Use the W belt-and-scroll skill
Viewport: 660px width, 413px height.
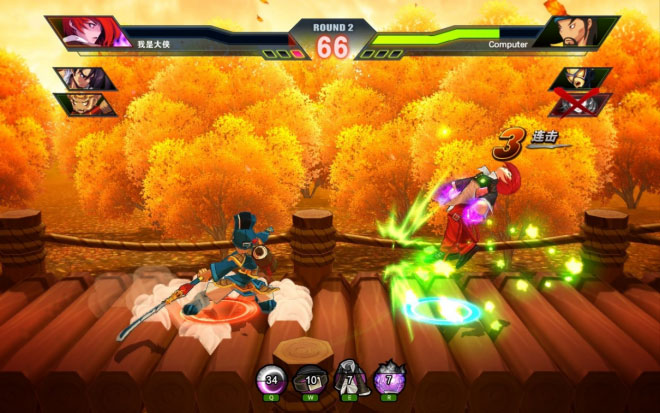[x=310, y=379]
